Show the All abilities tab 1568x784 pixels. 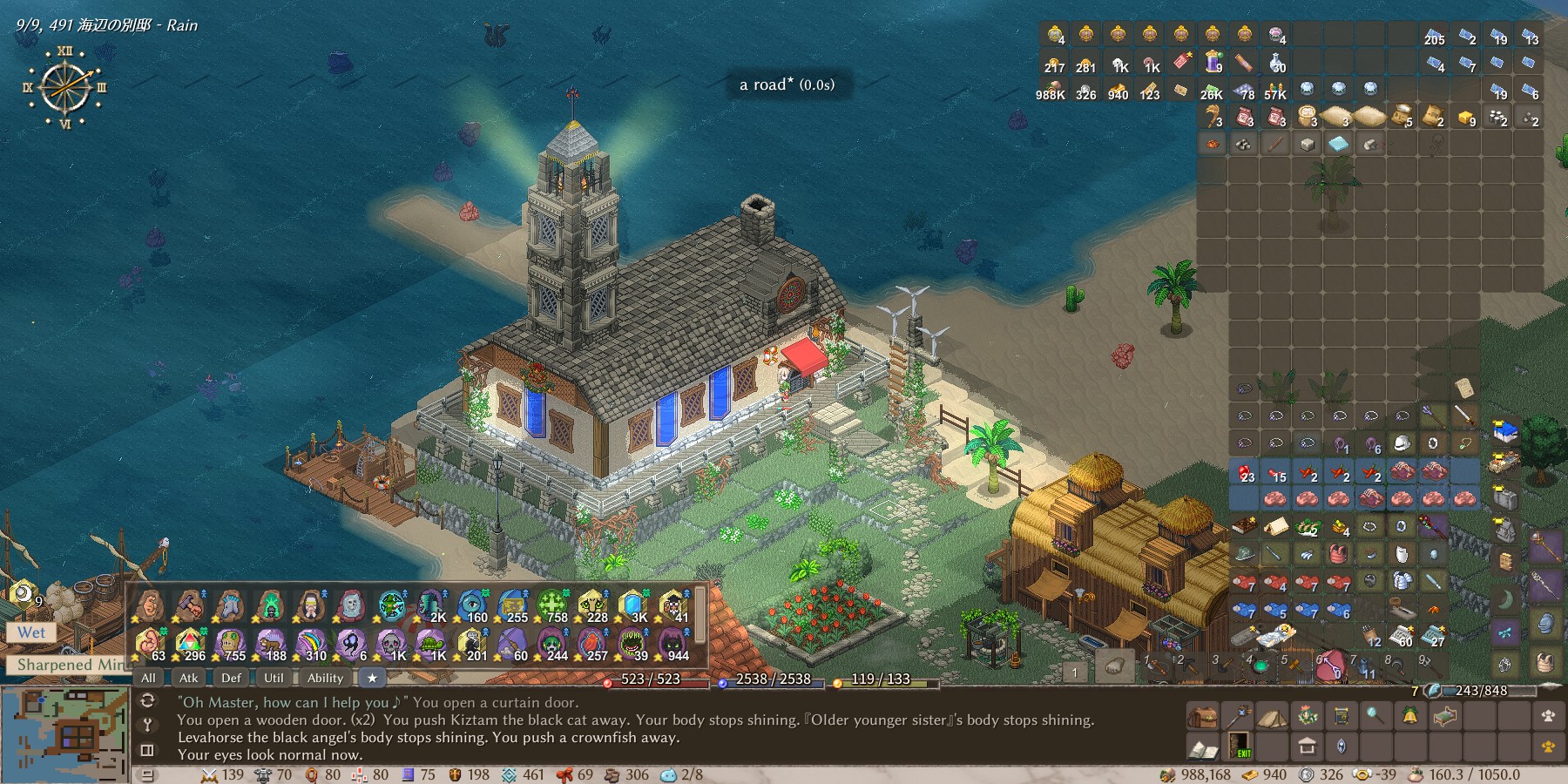point(148,678)
